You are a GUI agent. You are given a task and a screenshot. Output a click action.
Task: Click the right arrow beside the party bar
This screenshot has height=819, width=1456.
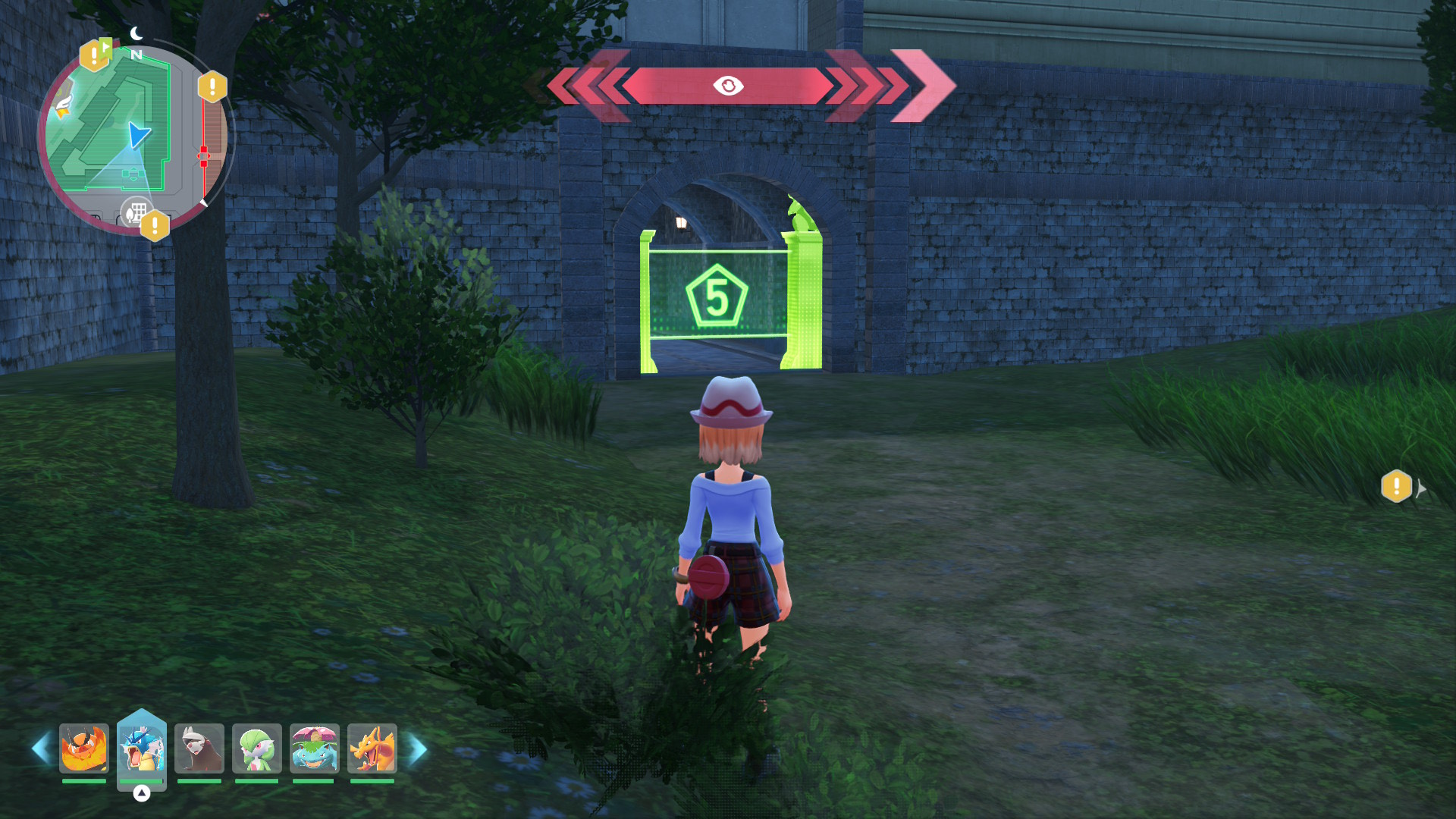coord(418,749)
